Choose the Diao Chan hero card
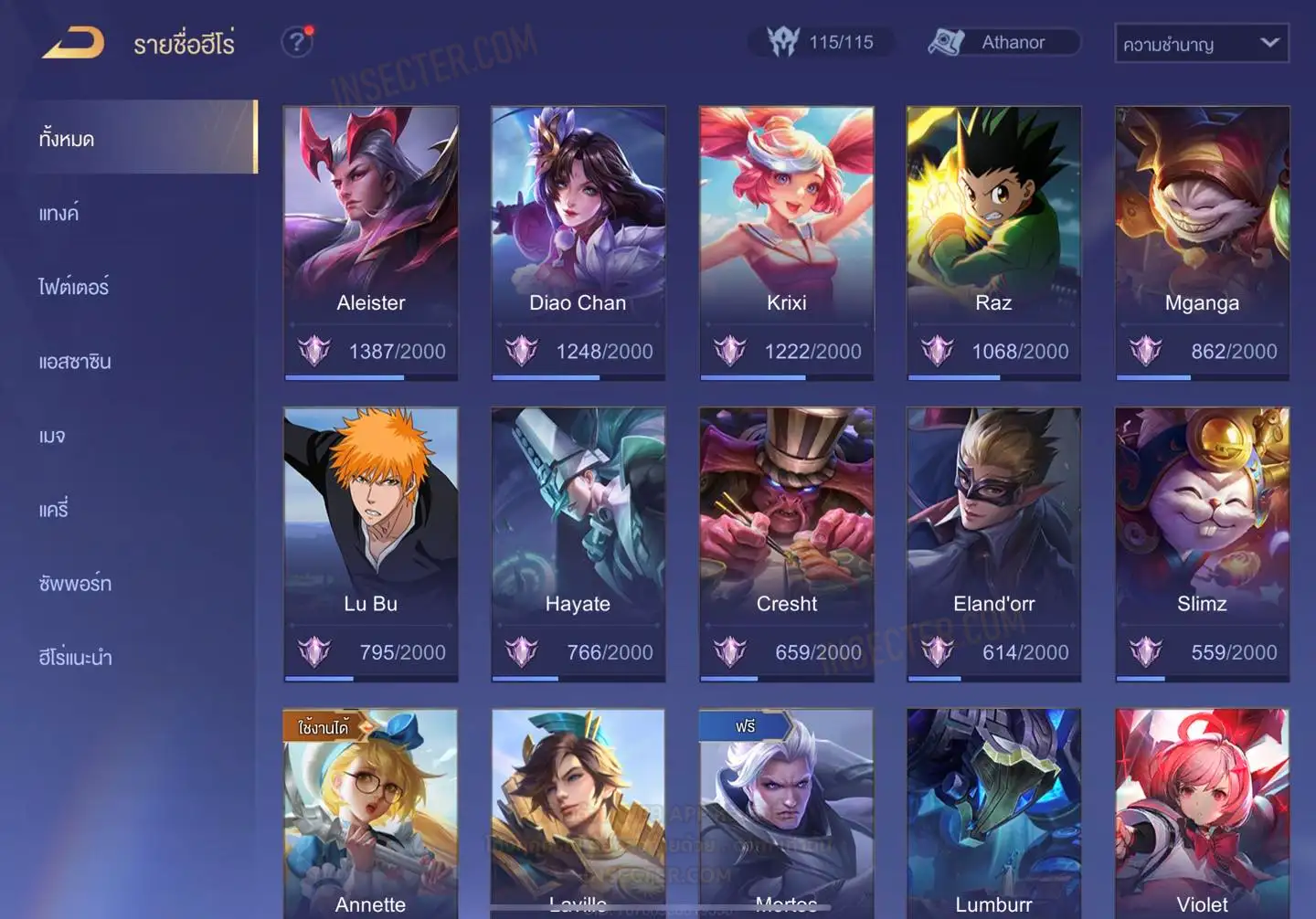The image size is (1316, 919). point(578,241)
